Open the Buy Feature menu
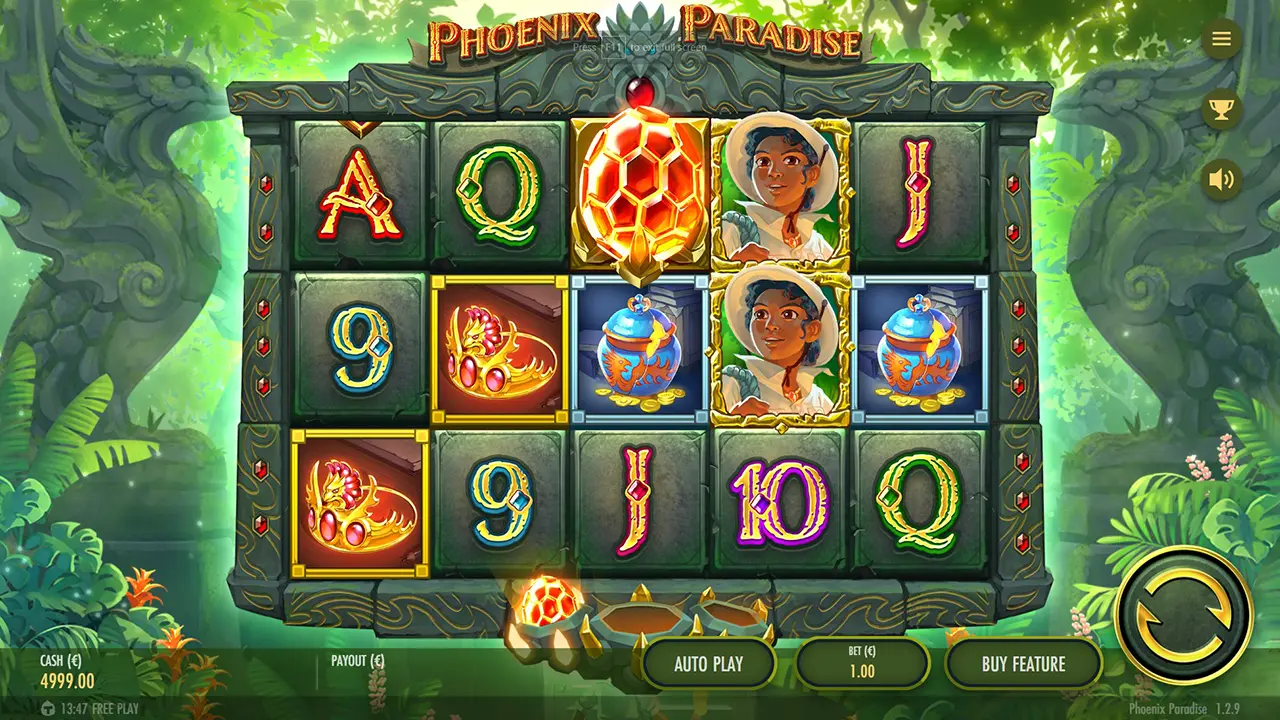The height and width of the screenshot is (720, 1280). click(1023, 664)
